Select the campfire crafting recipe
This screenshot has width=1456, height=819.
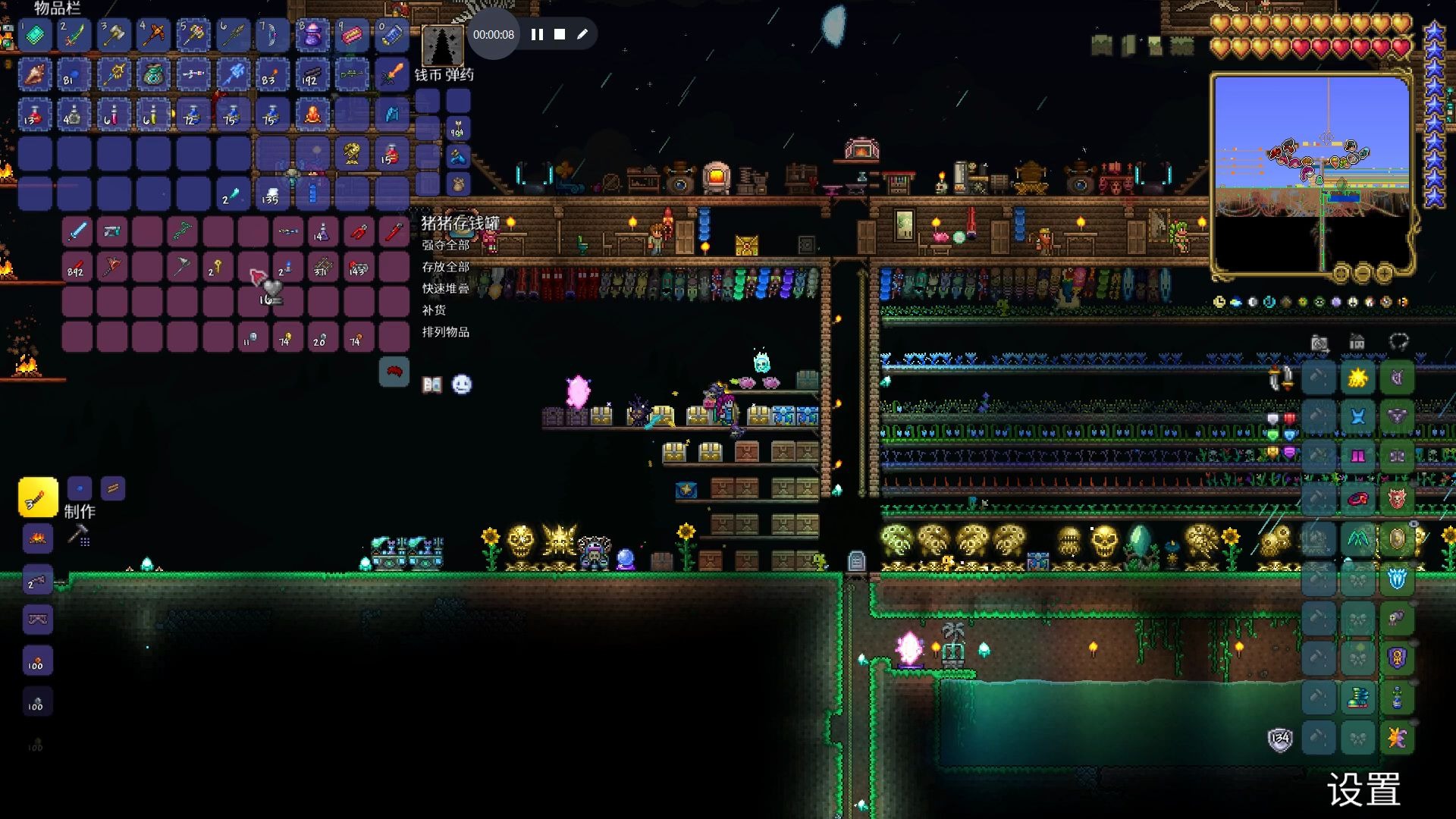(x=38, y=538)
